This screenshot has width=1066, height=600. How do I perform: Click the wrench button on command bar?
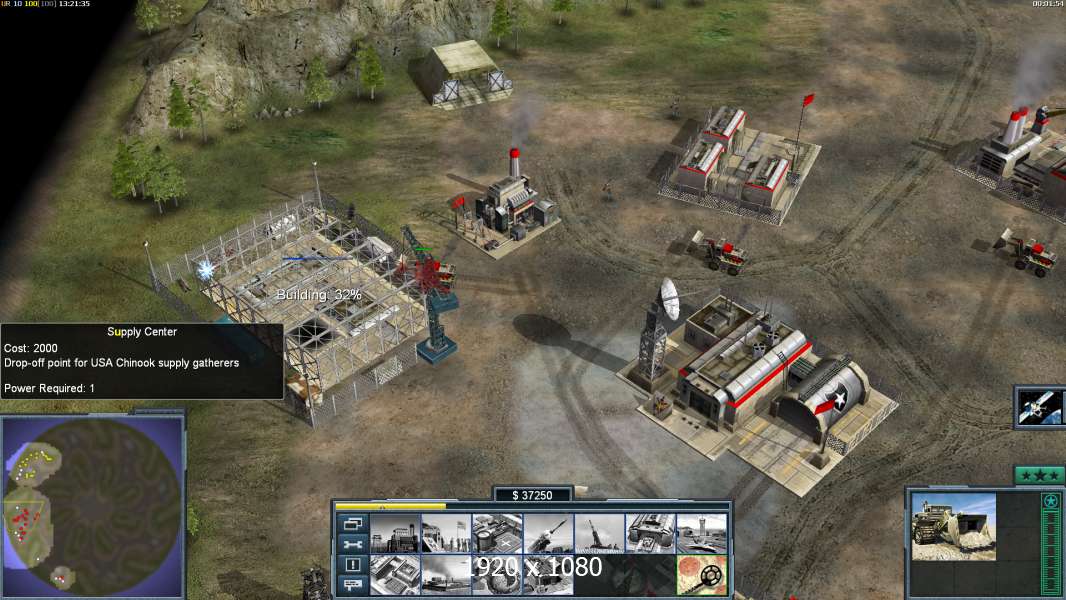pos(352,544)
